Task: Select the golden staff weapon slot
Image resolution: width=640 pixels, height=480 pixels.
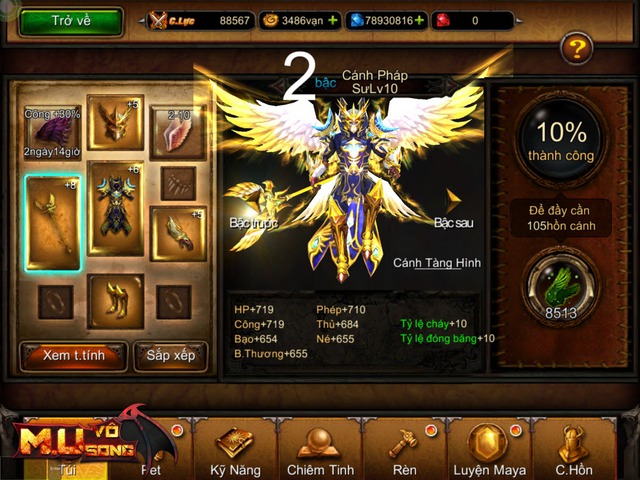Action: (52, 212)
